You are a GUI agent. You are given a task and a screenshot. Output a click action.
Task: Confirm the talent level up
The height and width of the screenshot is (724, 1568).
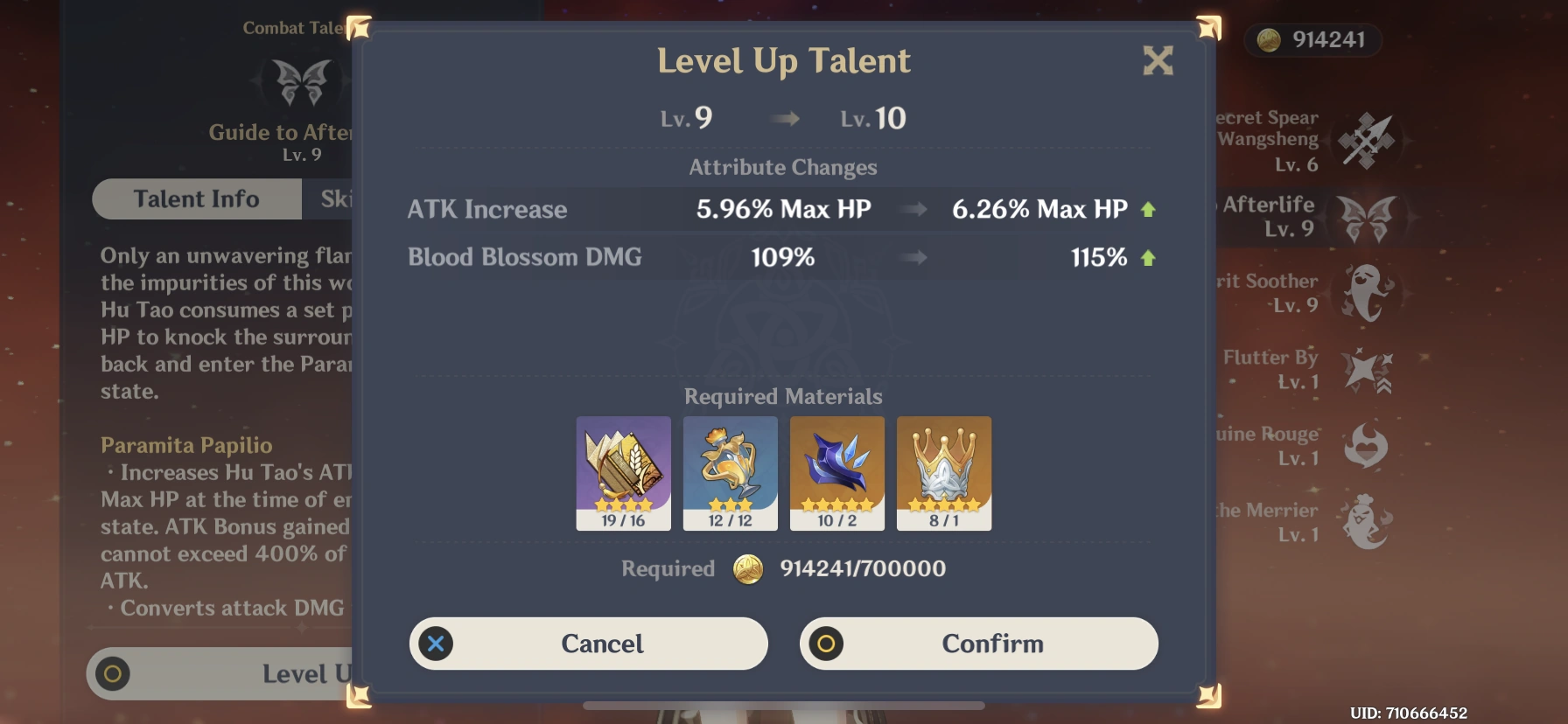click(977, 644)
